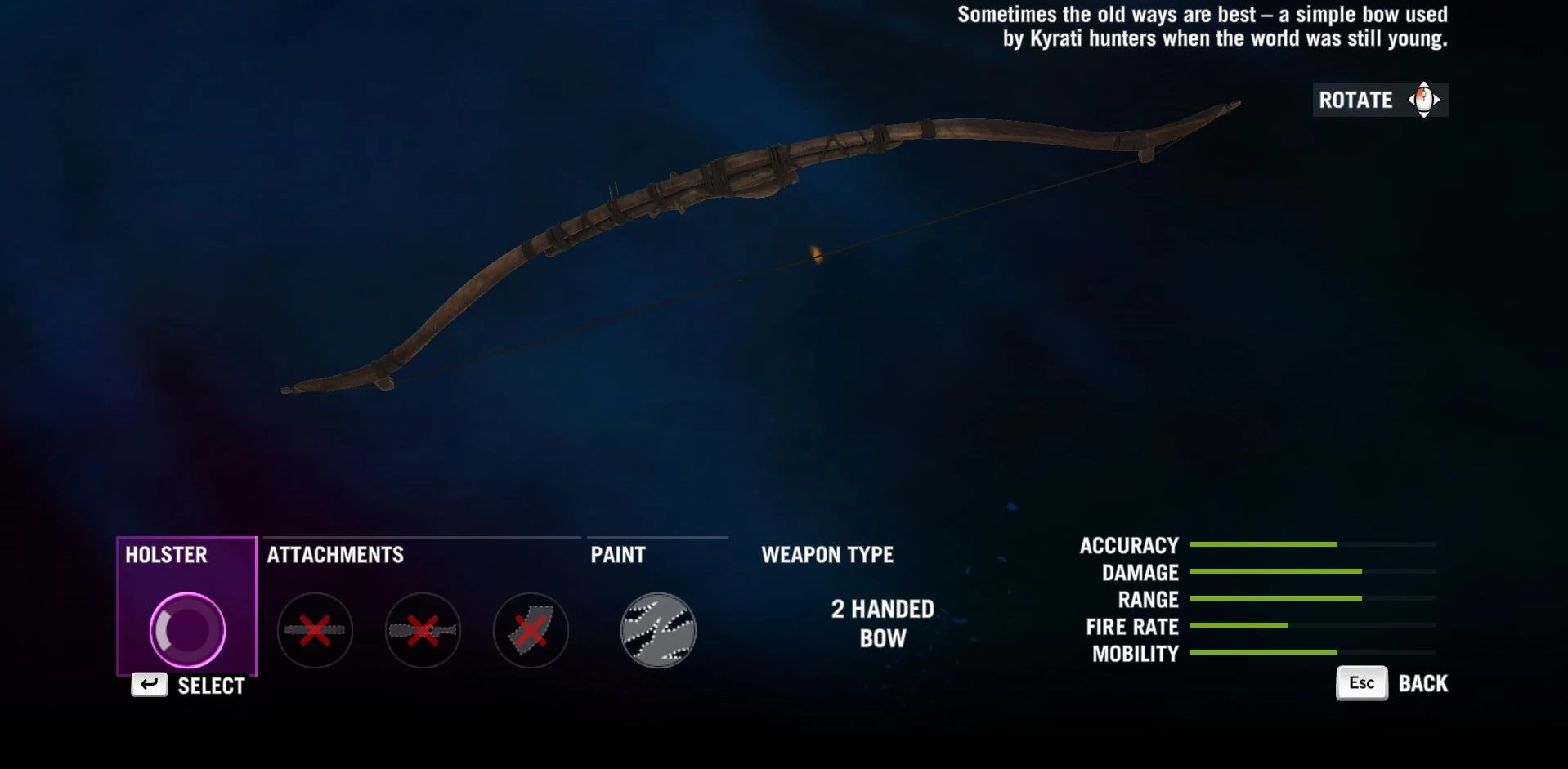The image size is (1568, 769).
Task: Expand the ATTACHMENTS section header
Action: [334, 555]
